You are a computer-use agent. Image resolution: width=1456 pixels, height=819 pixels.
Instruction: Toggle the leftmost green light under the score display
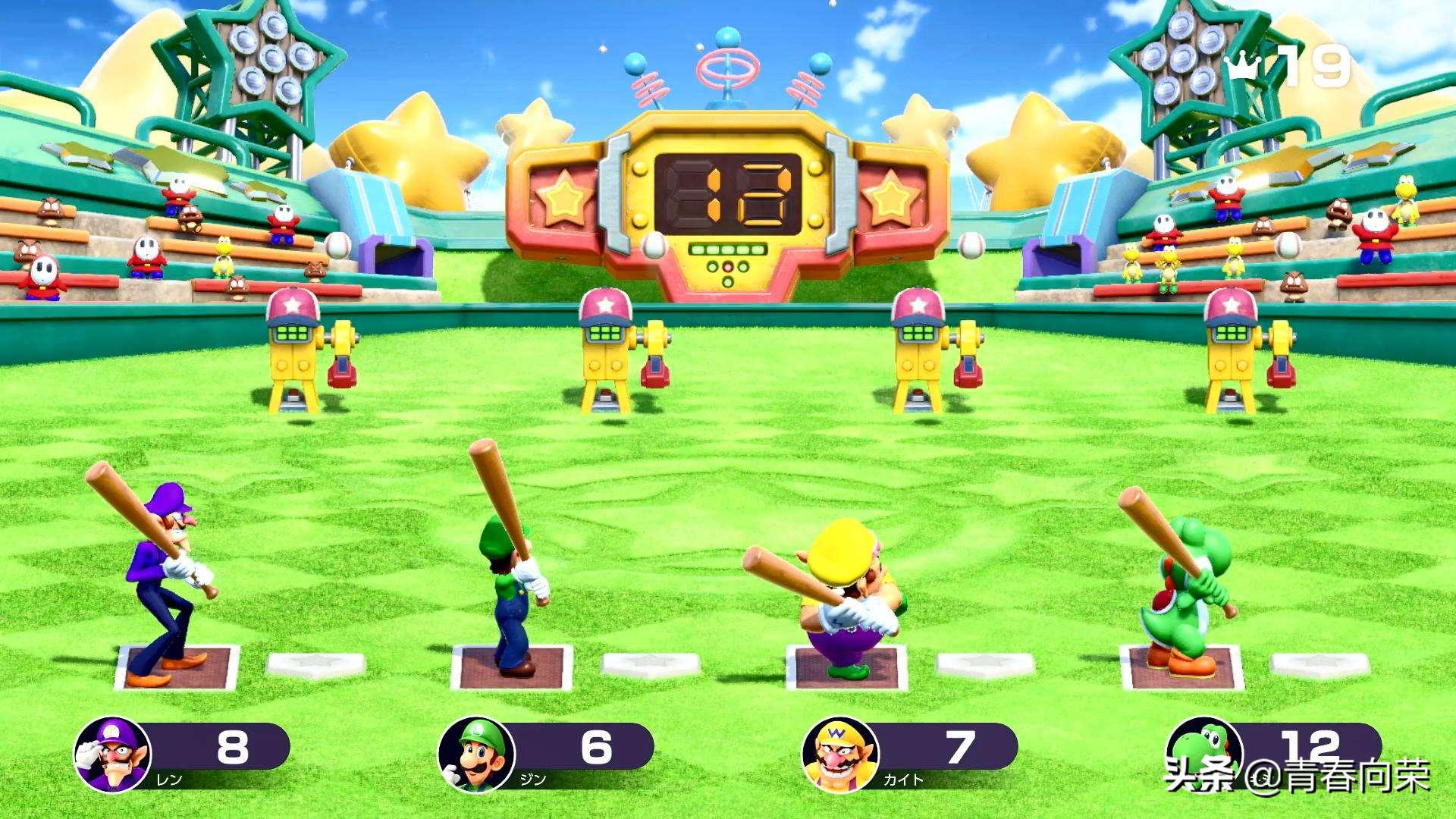(x=698, y=249)
